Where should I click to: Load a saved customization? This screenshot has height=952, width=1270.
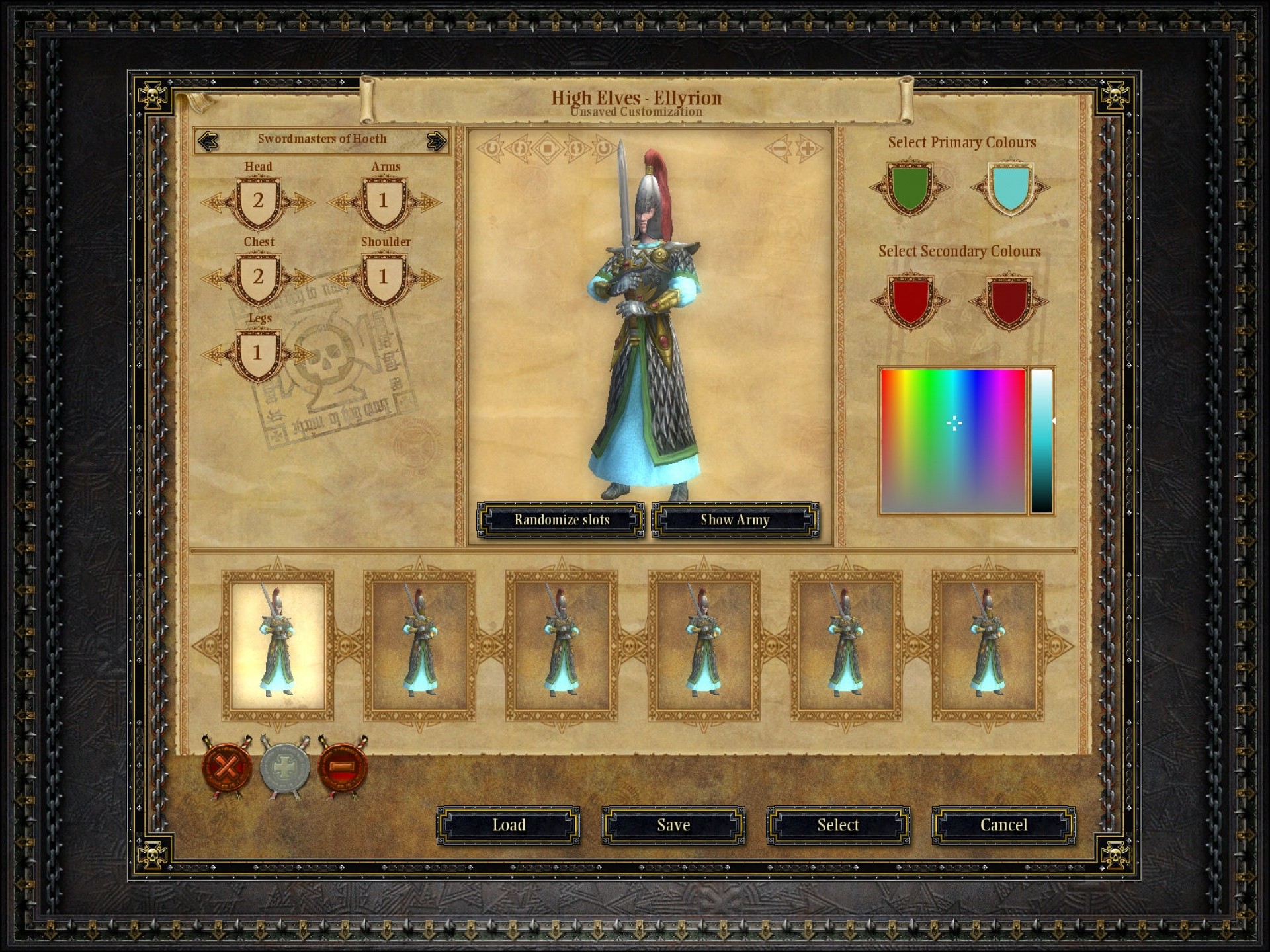click(508, 825)
